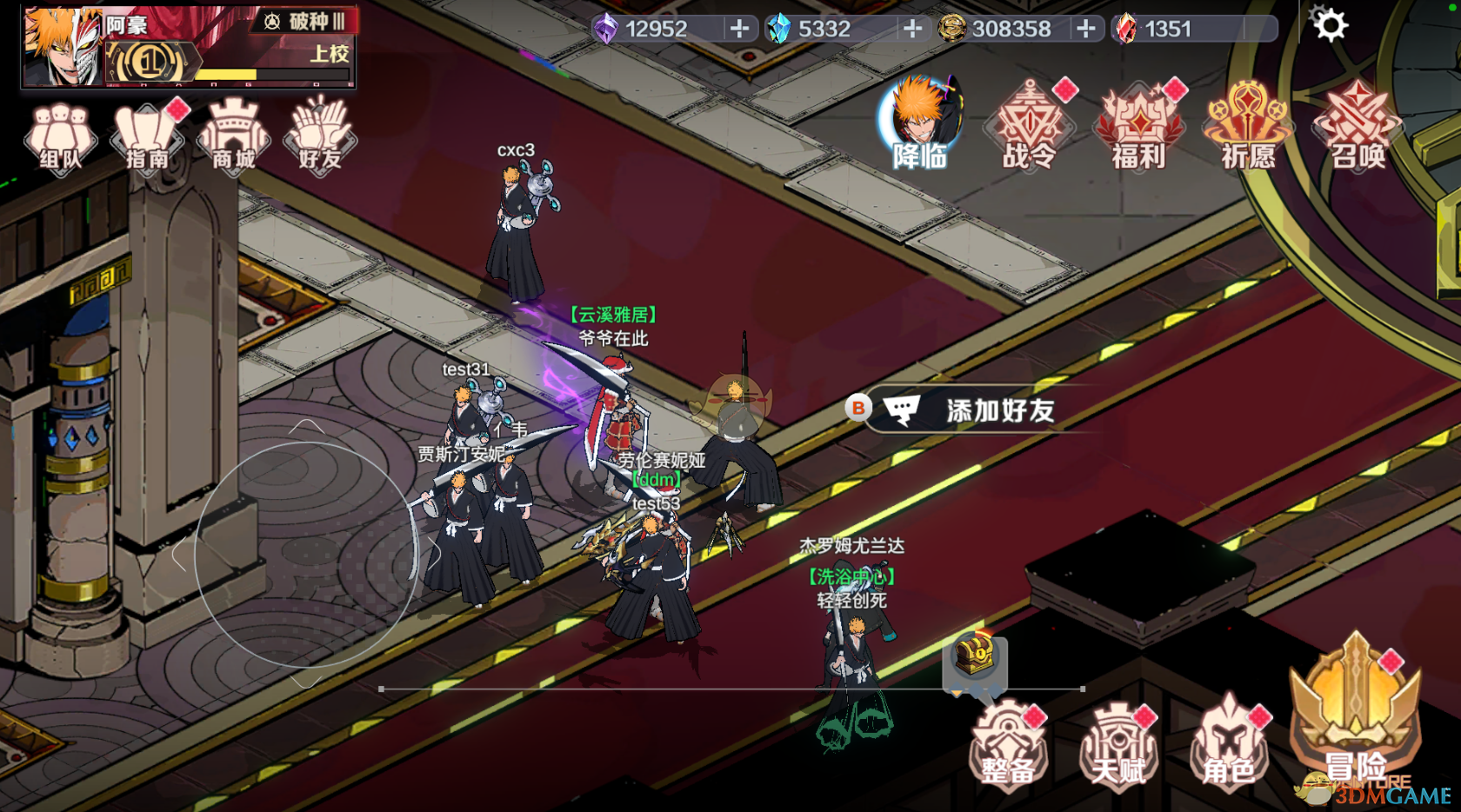Open the 角色 character menu
Image resolution: width=1461 pixels, height=812 pixels.
pos(1229,745)
